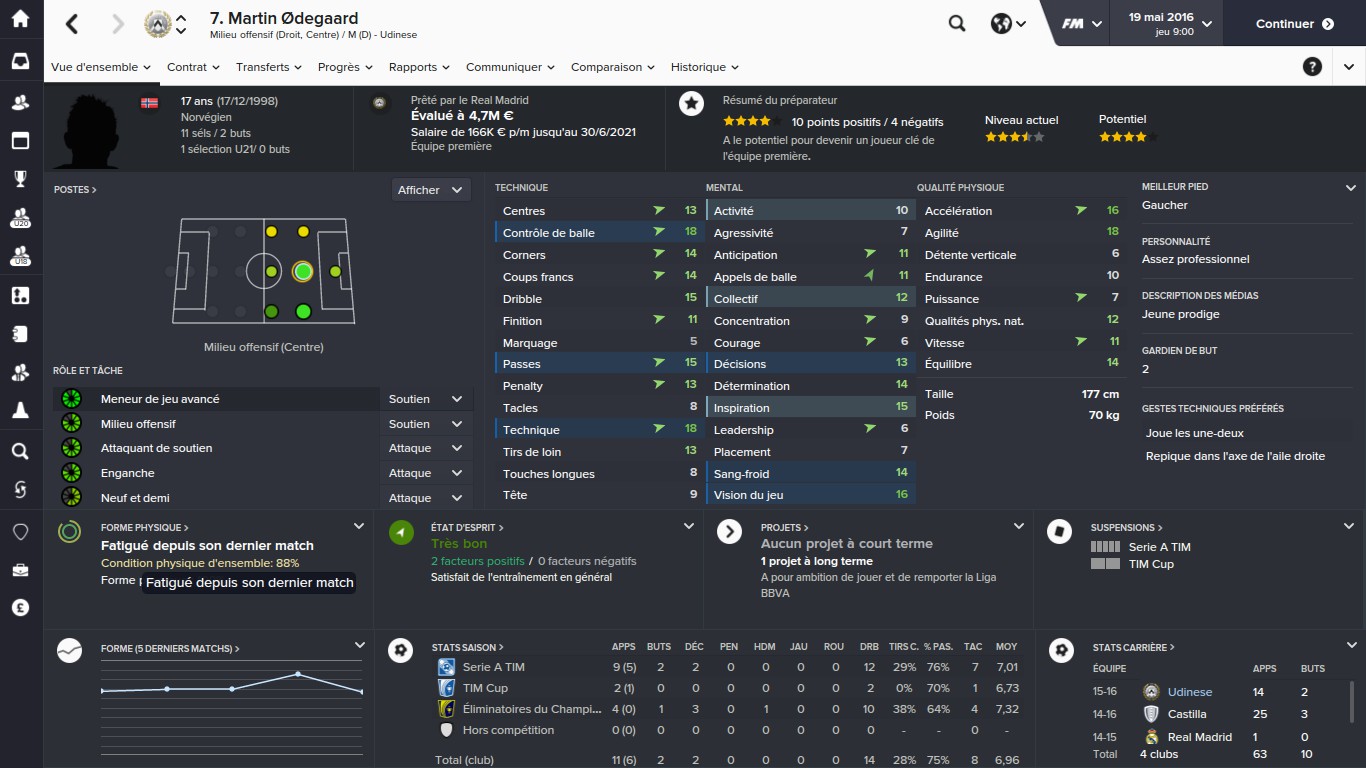Open the Transferts menu
The image size is (1366, 768).
269,67
